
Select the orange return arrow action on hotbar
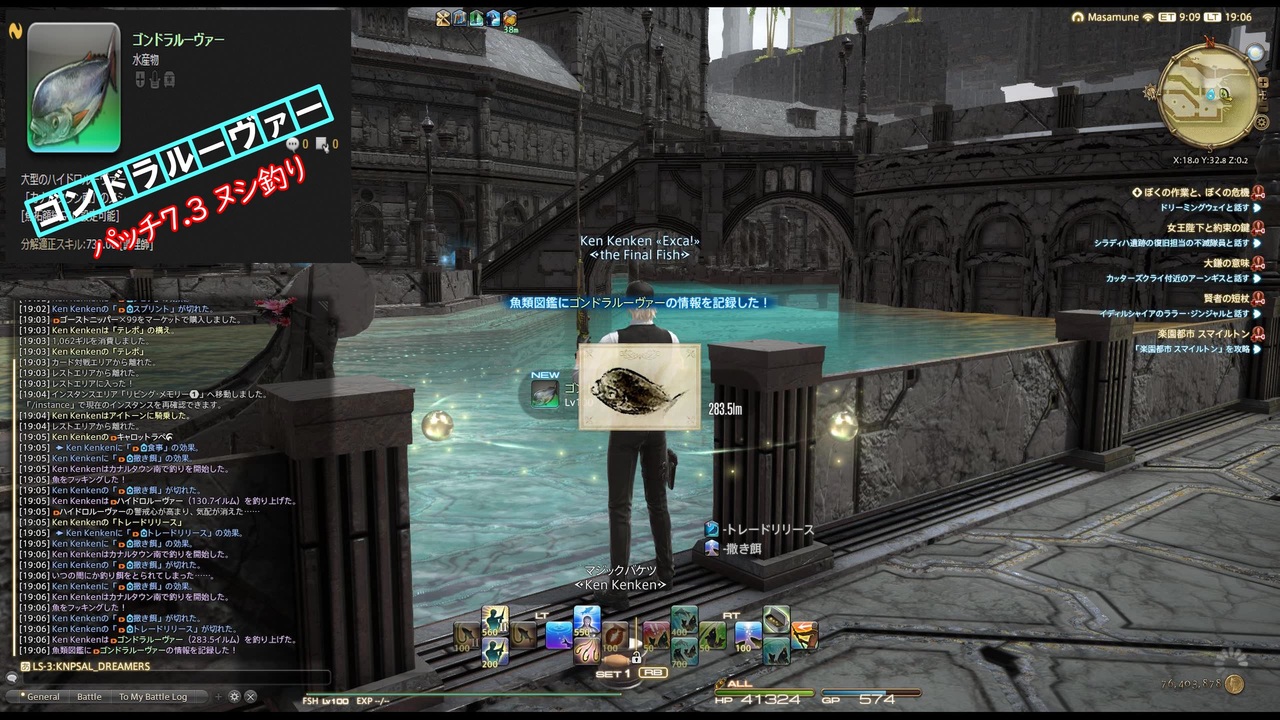805,635
